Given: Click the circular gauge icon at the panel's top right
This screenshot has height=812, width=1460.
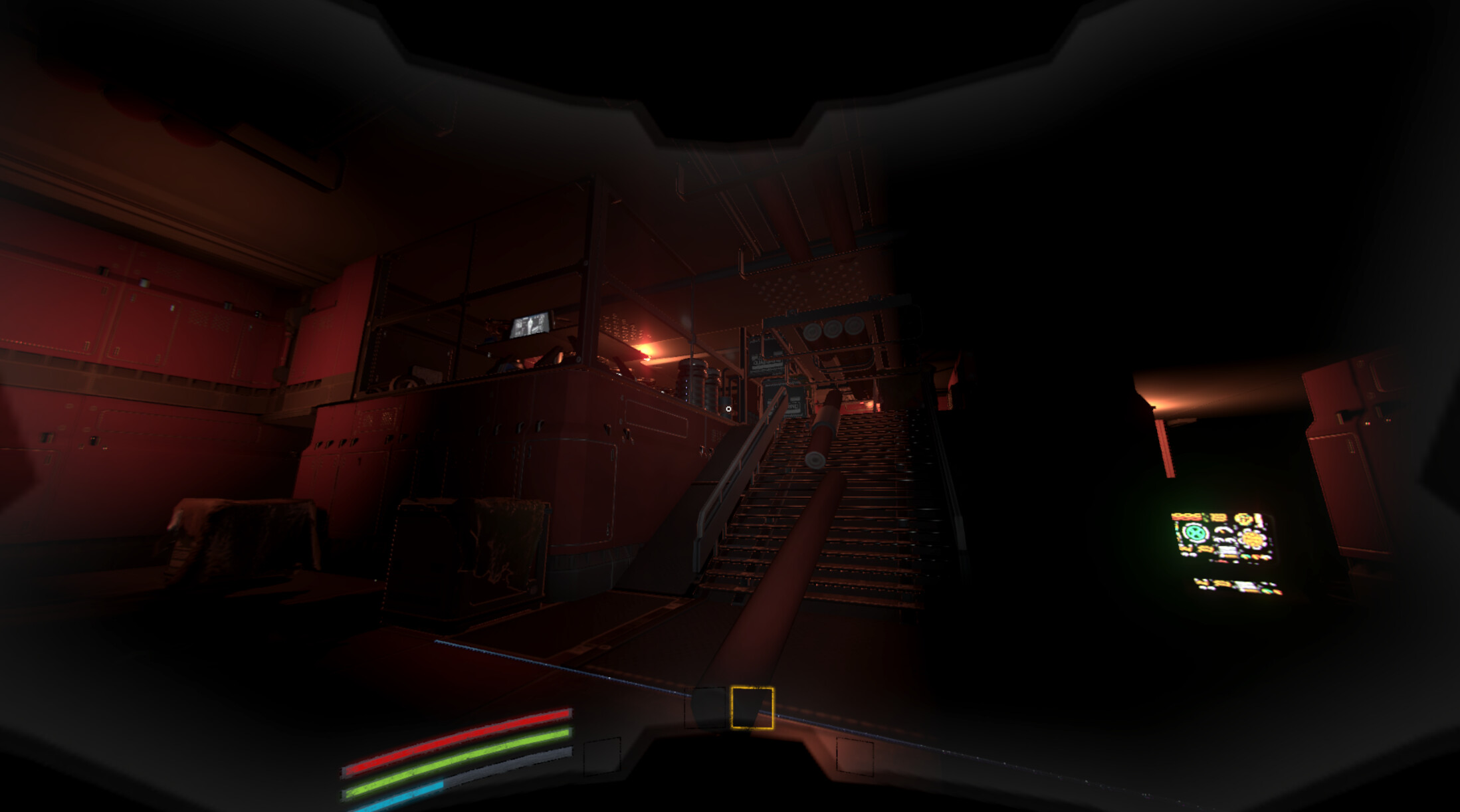Looking at the screenshot, I should (x=1244, y=519).
